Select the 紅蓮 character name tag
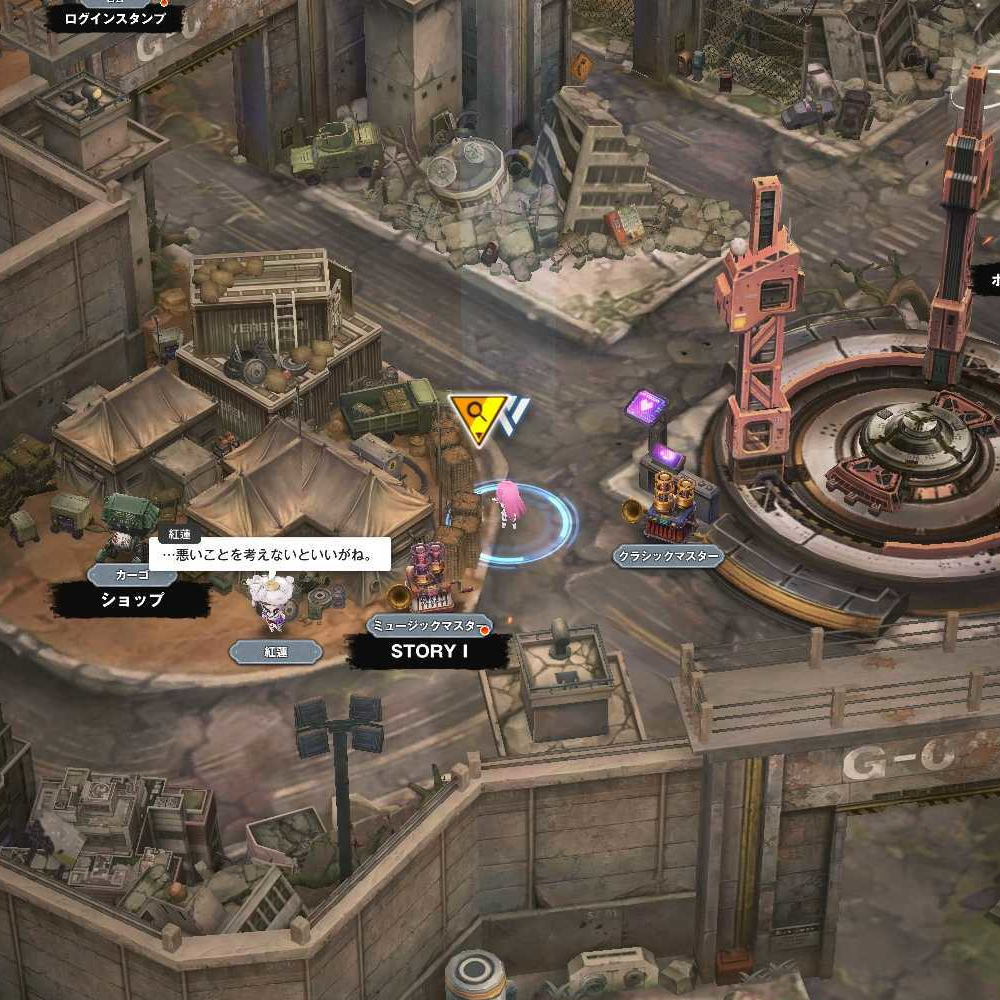The width and height of the screenshot is (1000, 1000). point(275,652)
